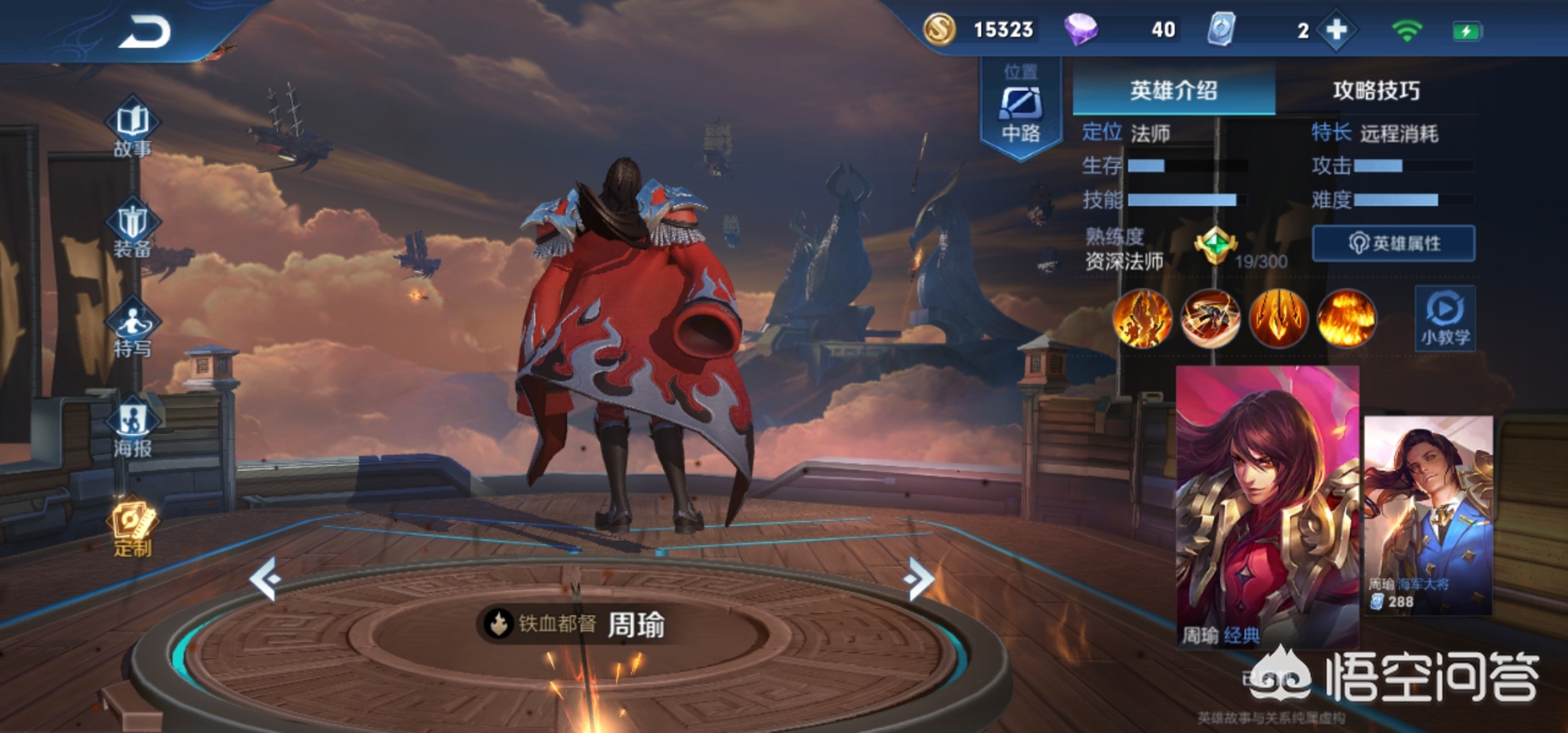The width and height of the screenshot is (1568, 733).
Task: Play the 小教学 tutorial video
Action: tap(1445, 318)
